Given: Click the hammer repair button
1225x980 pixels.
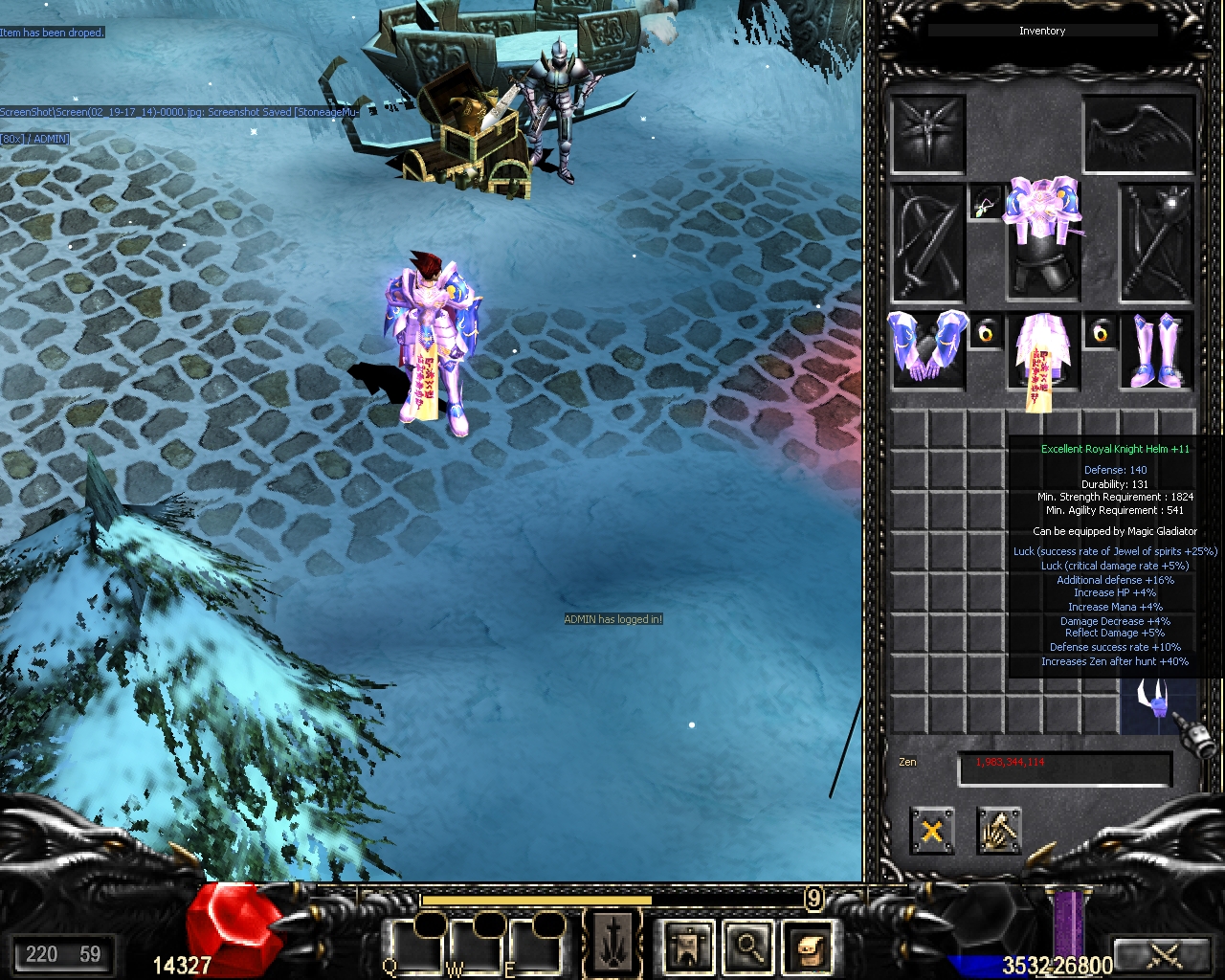Looking at the screenshot, I should [x=999, y=830].
